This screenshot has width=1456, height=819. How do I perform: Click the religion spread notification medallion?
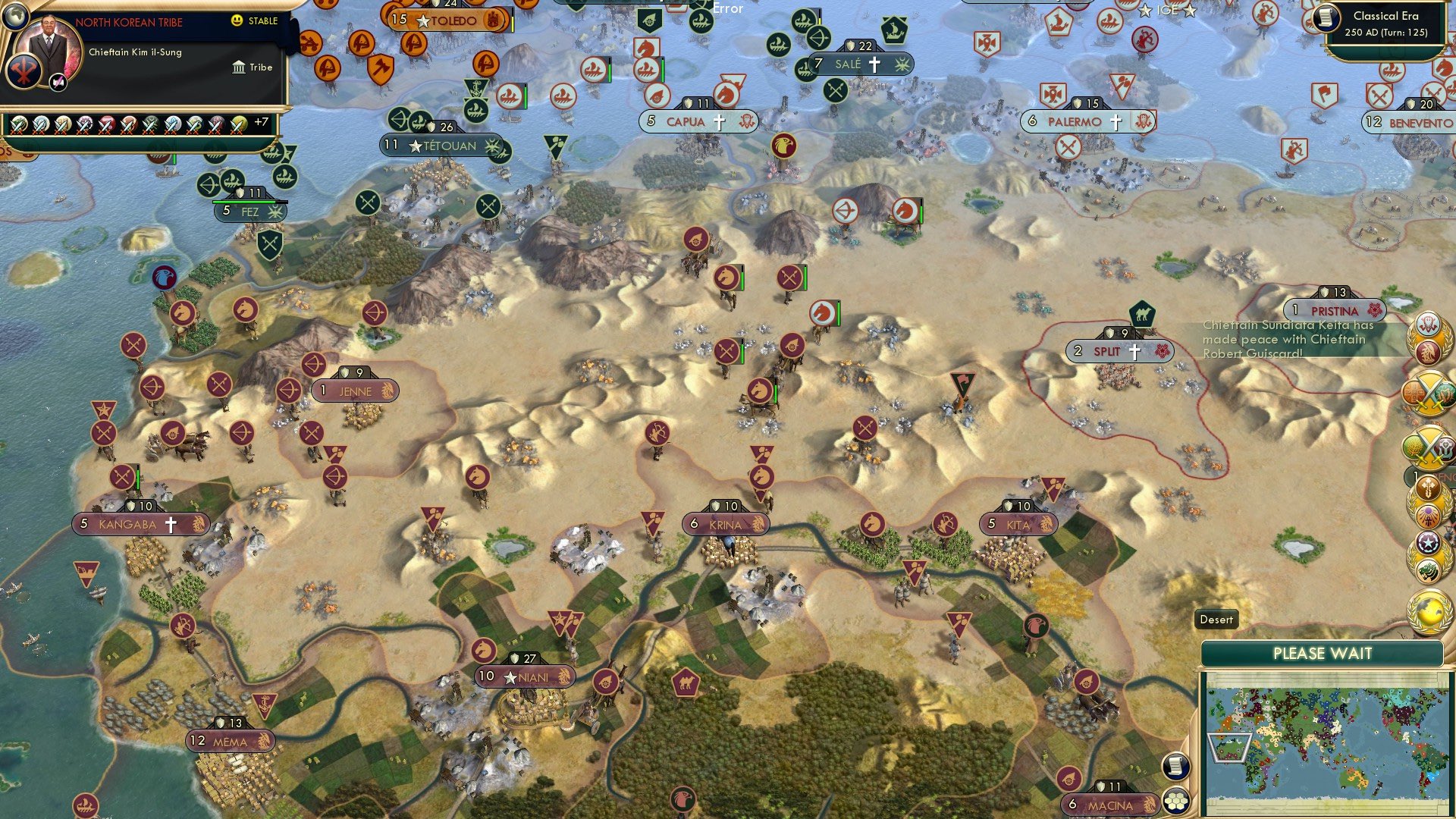coord(1429,502)
